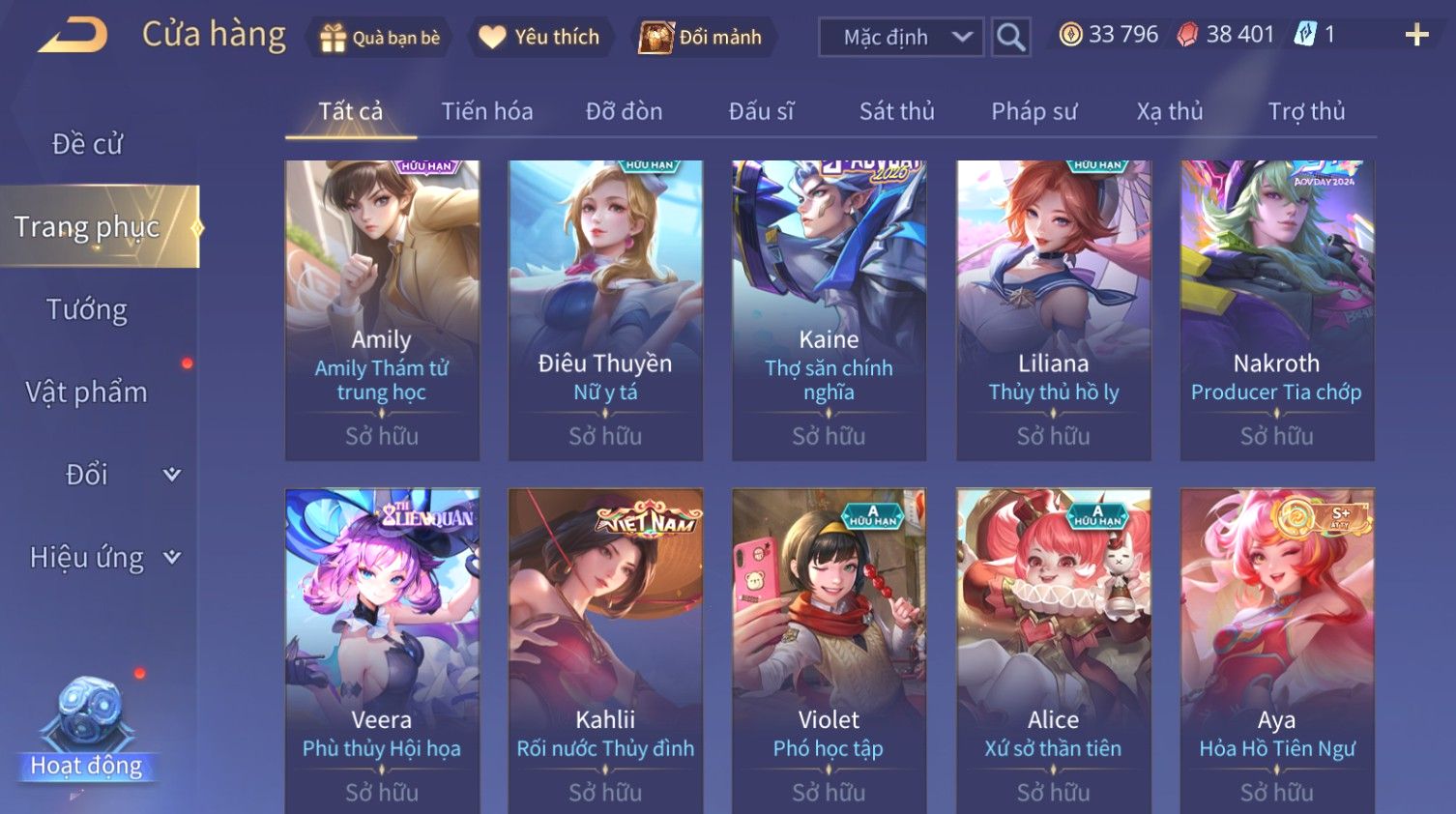
Task: Switch to the Sát thủ tab
Action: pos(896,112)
